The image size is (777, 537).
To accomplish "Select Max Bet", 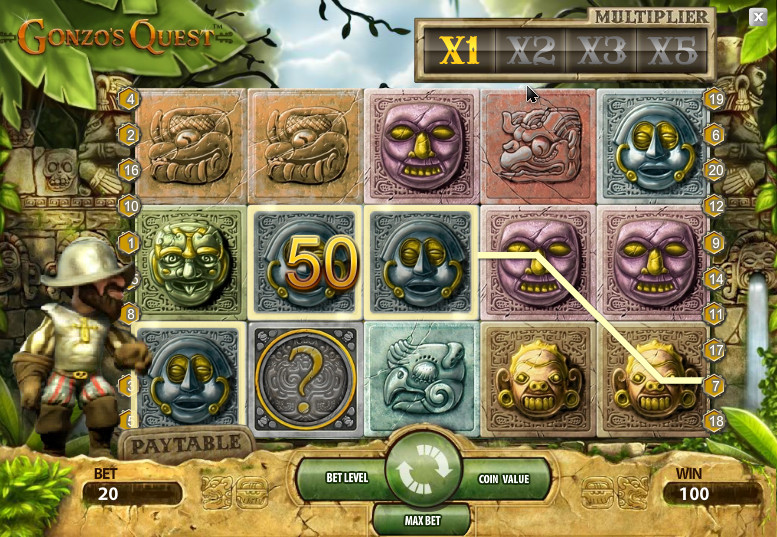I will pos(421,520).
